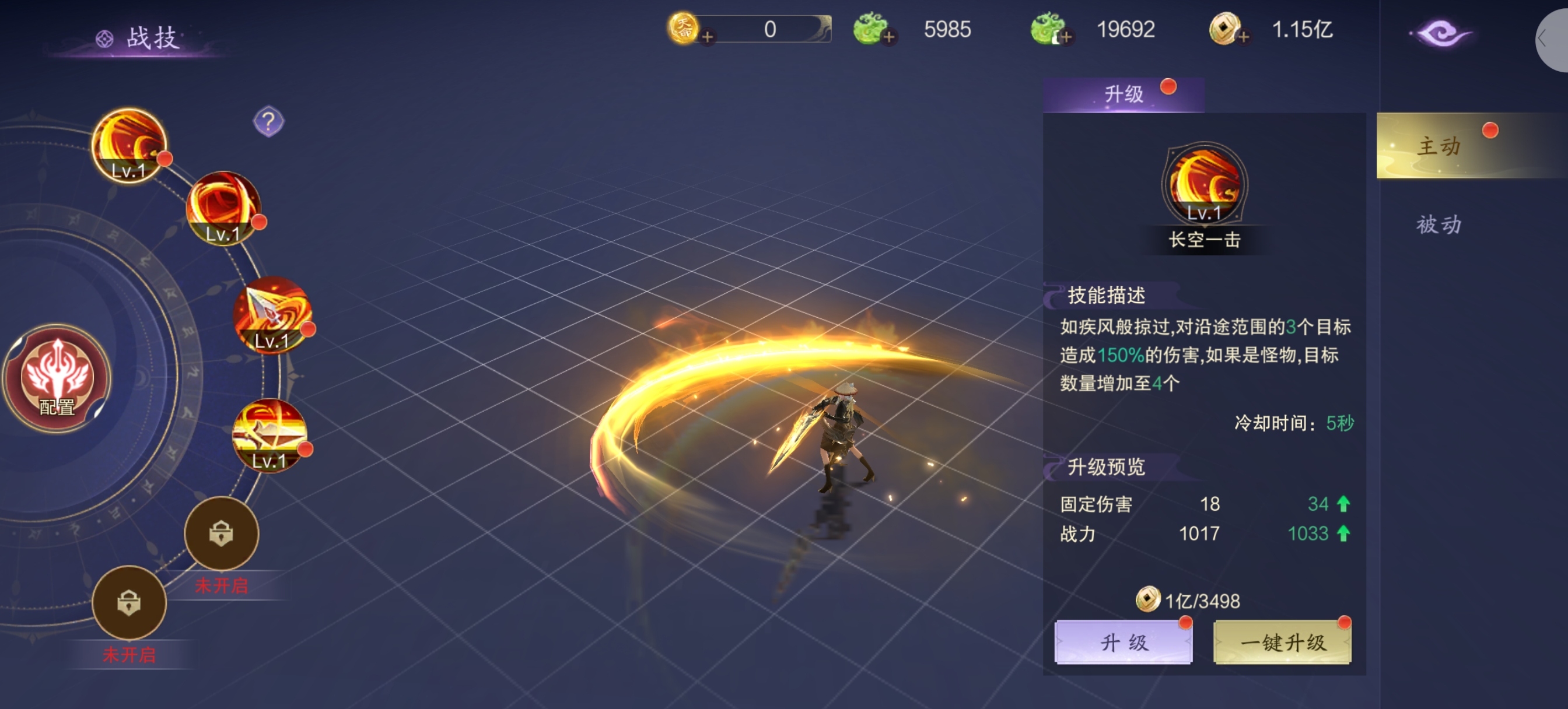Click the 升级 upgrade button

click(1123, 642)
